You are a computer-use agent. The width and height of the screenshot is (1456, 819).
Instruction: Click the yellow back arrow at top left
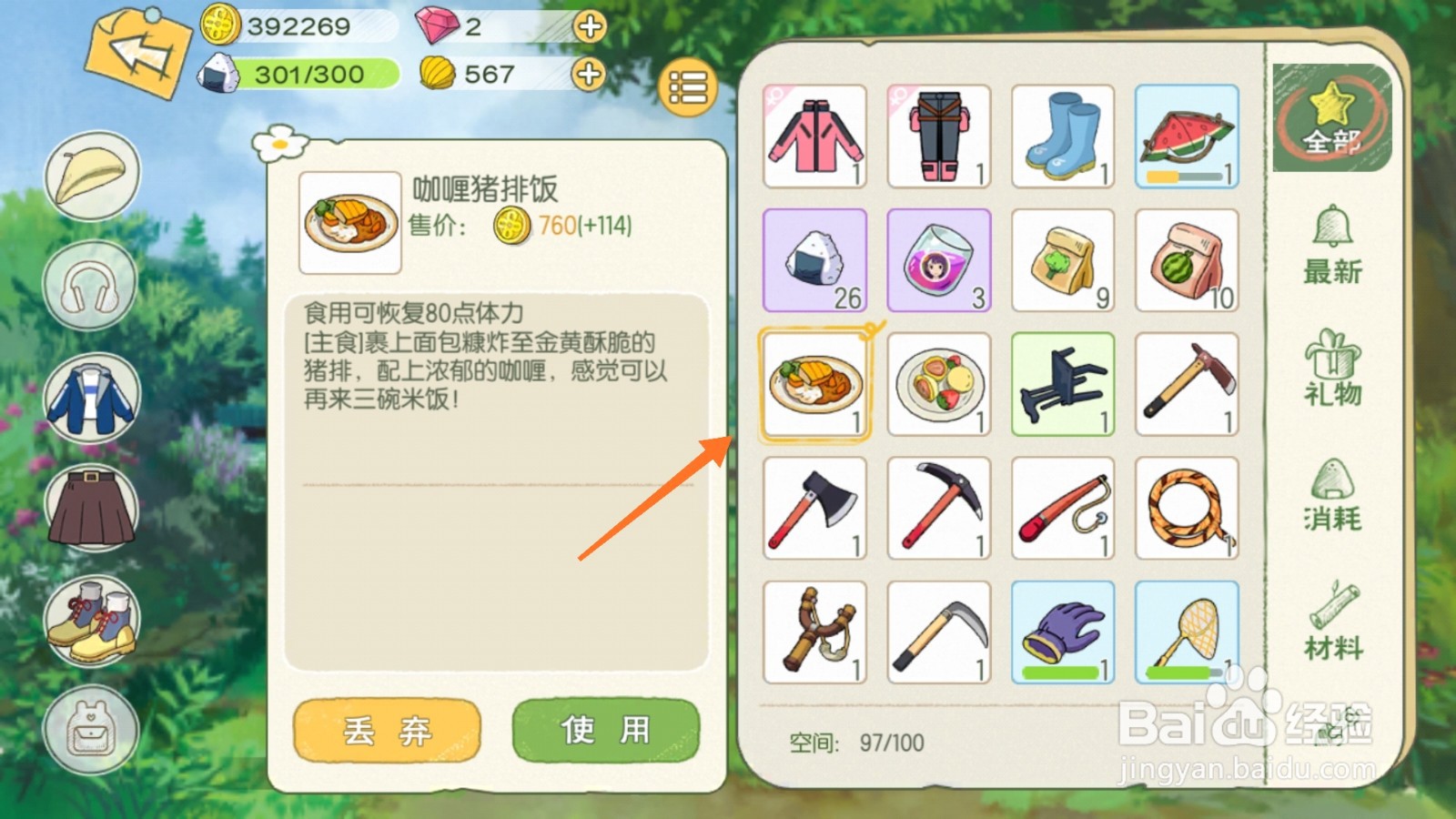(136, 50)
